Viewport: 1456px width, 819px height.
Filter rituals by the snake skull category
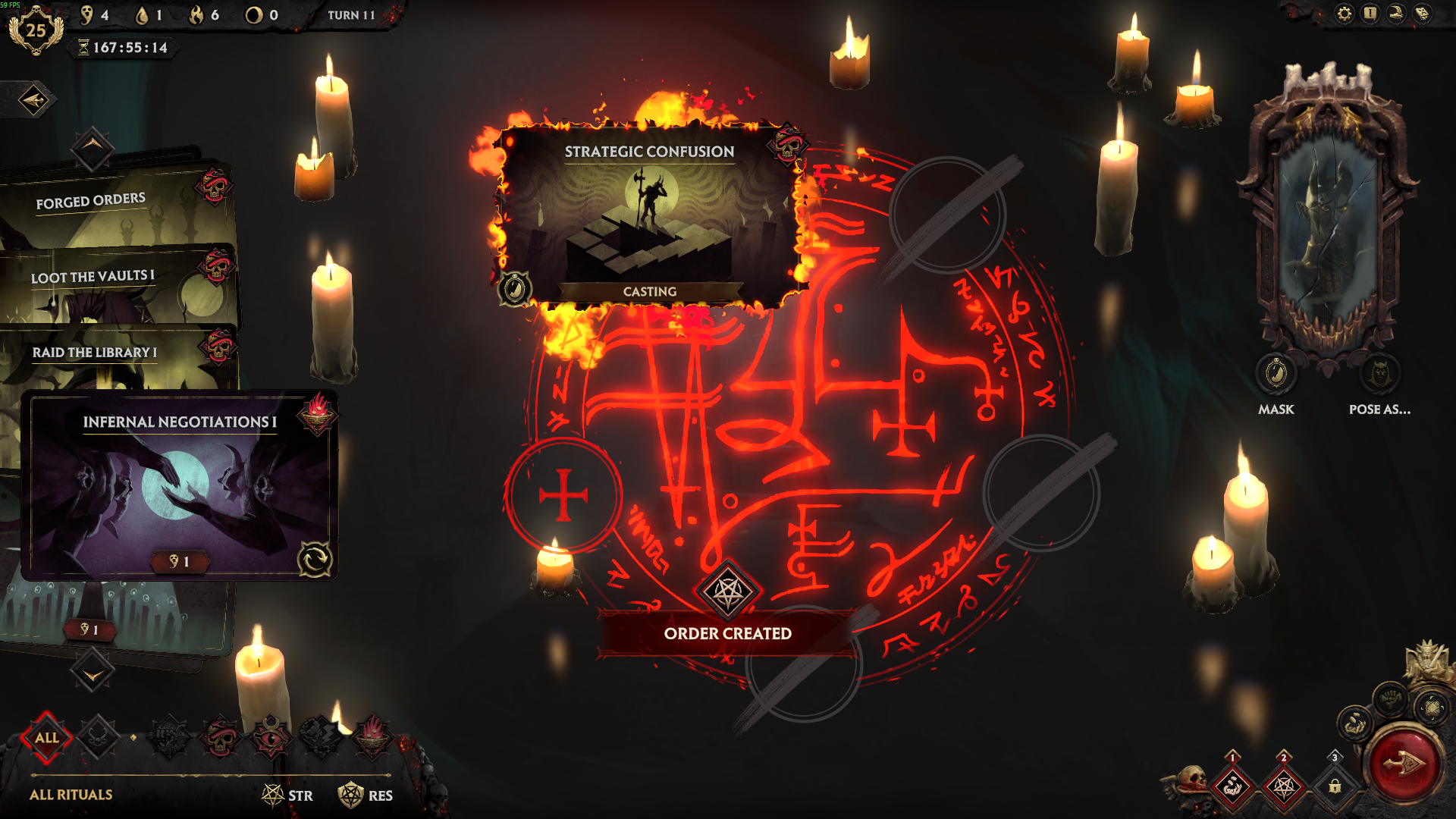pyautogui.click(x=221, y=737)
